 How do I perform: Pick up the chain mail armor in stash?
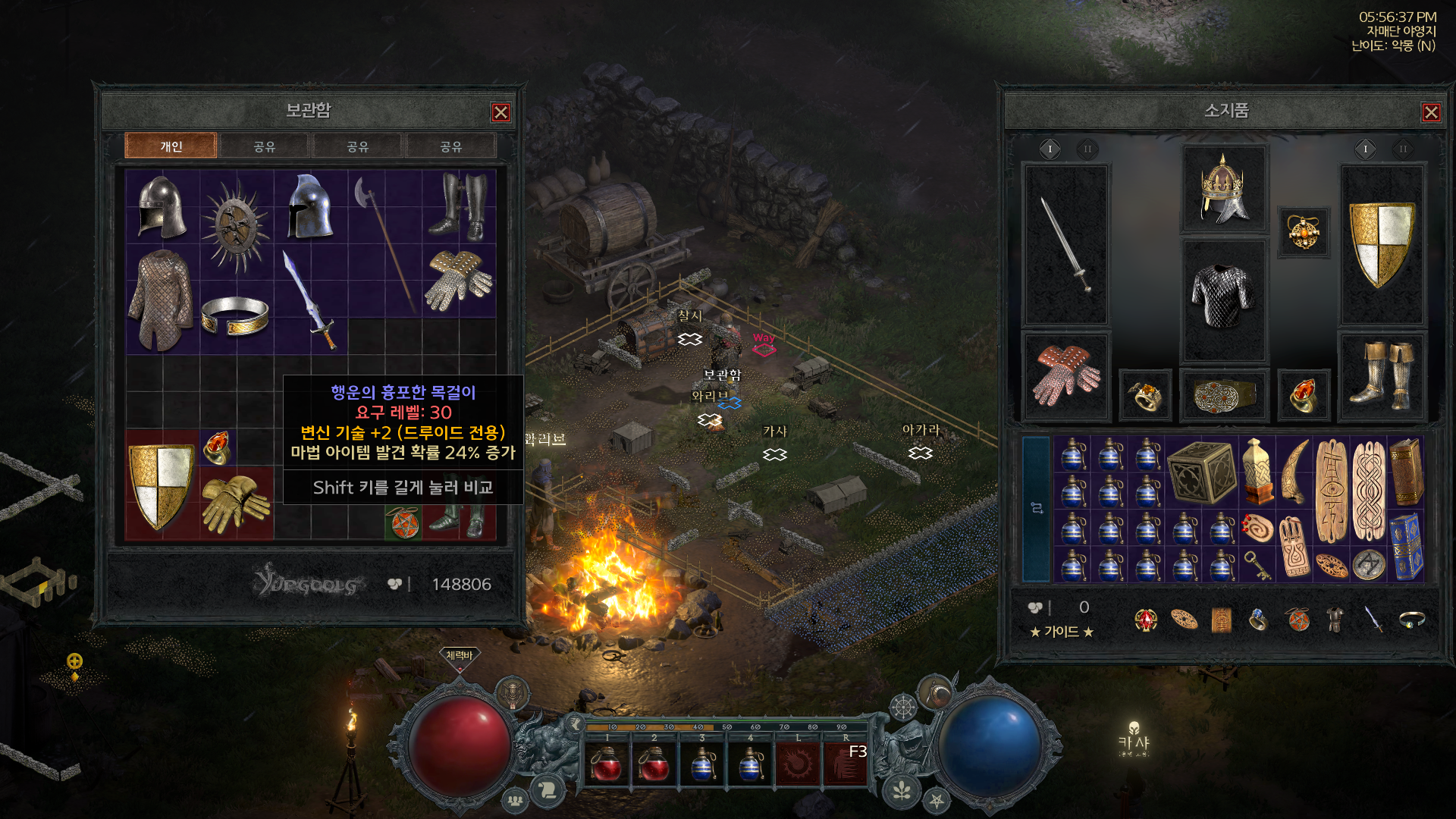tap(161, 300)
